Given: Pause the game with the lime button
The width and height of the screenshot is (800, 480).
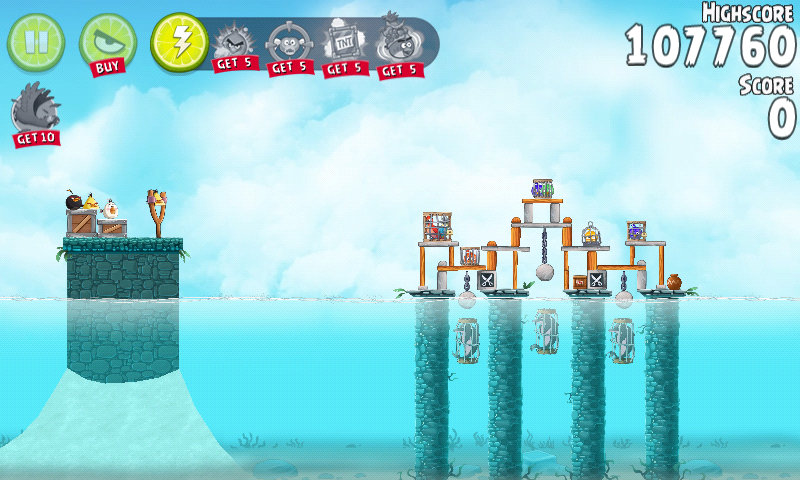Looking at the screenshot, I should tap(35, 41).
